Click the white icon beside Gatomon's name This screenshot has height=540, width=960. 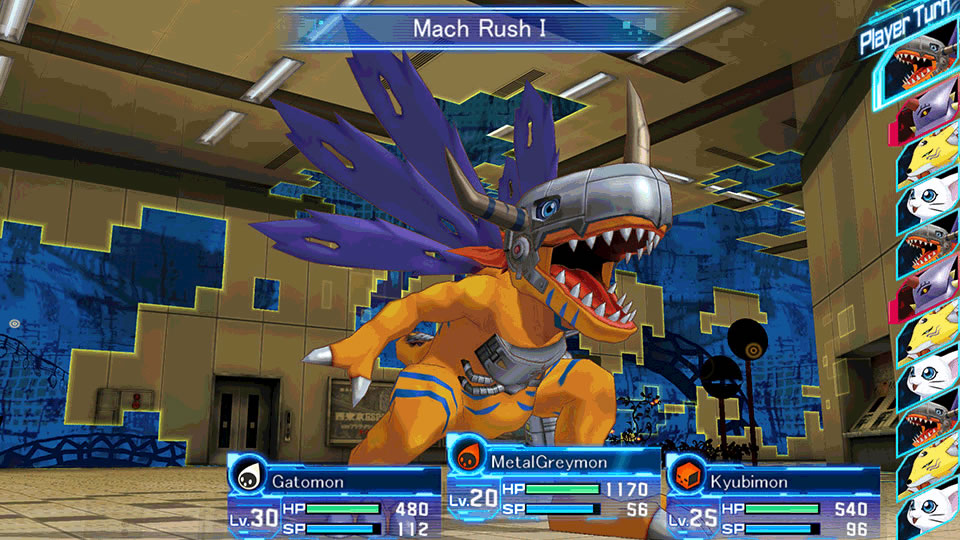[x=248, y=477]
